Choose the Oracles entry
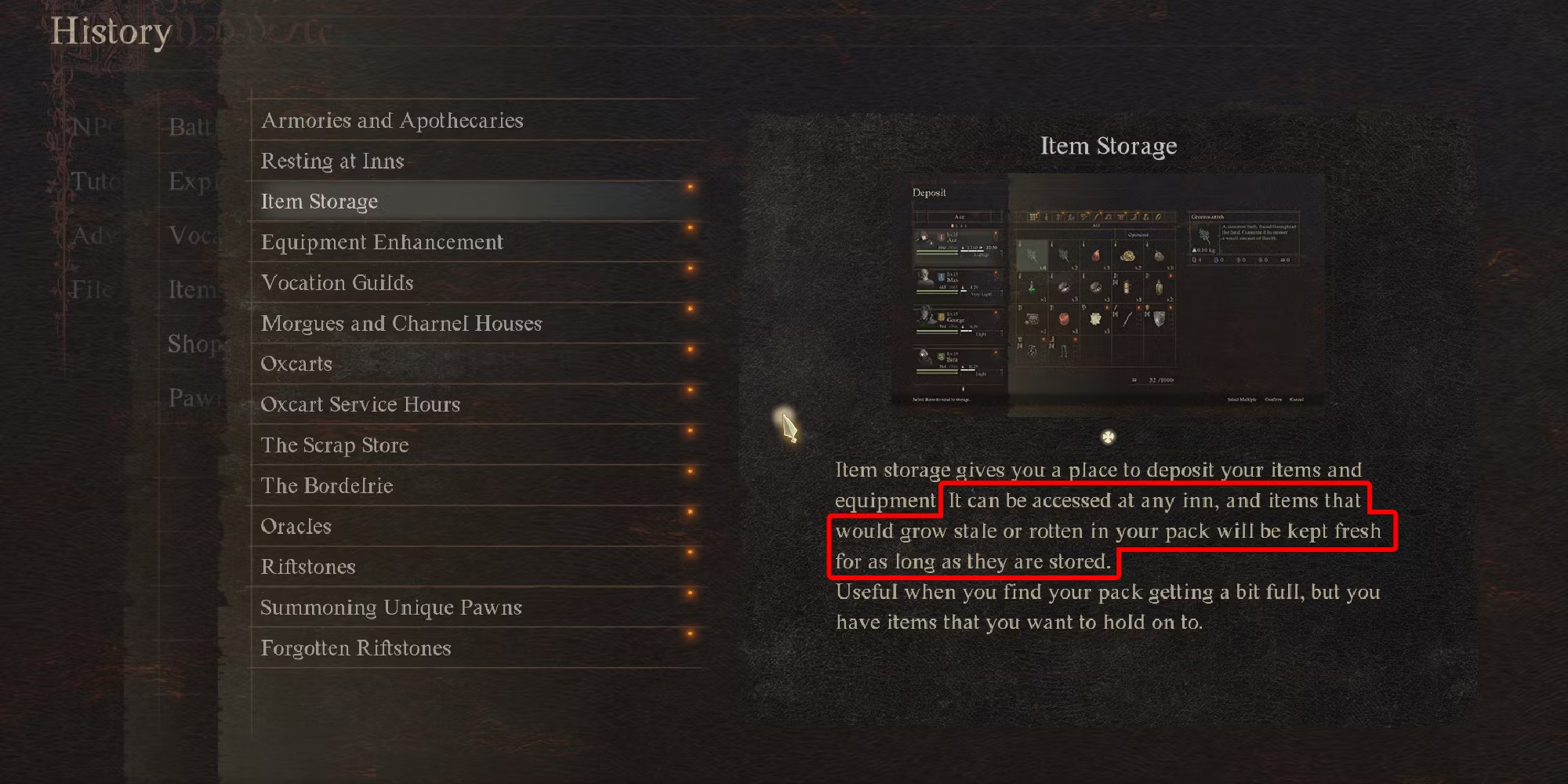The height and width of the screenshot is (784, 1568). point(296,526)
